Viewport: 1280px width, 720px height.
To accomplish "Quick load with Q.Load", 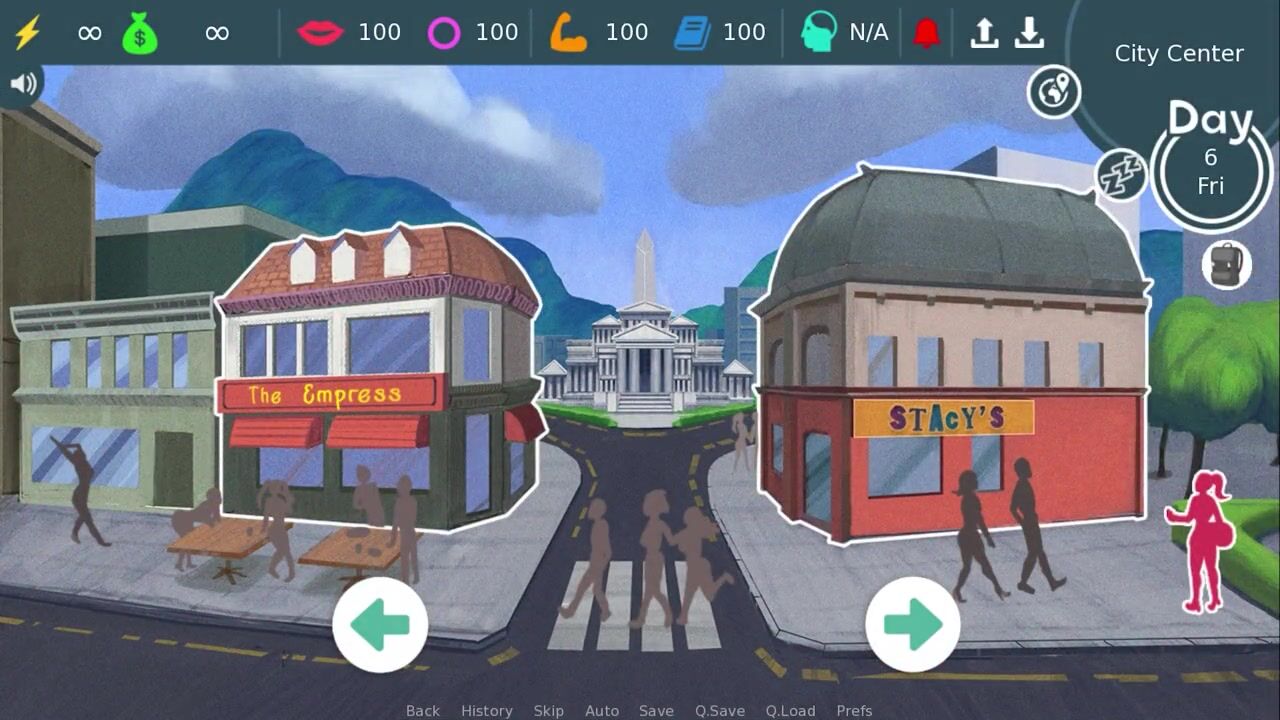I will 790,710.
